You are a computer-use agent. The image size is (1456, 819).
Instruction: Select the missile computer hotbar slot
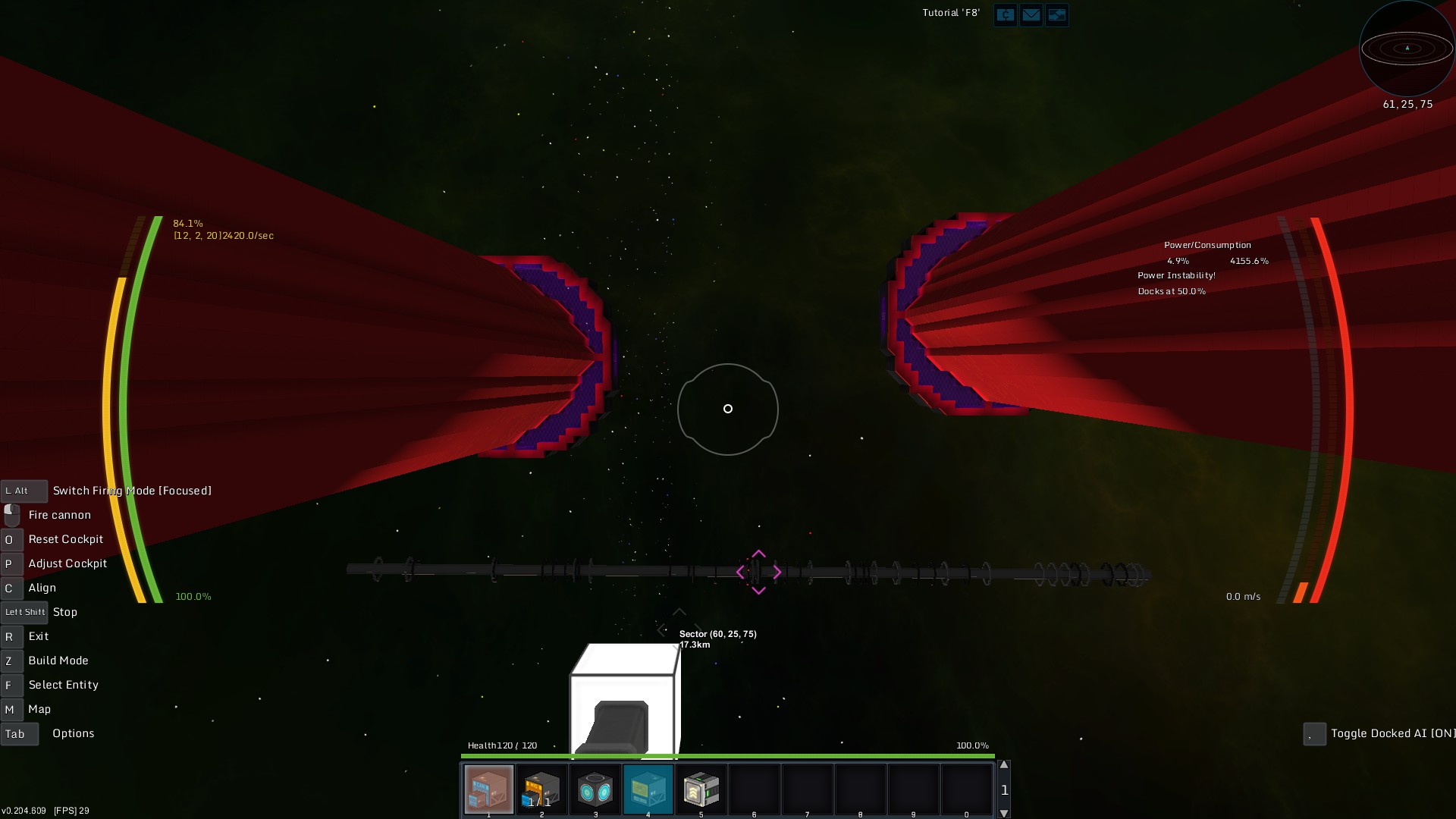tap(541, 789)
